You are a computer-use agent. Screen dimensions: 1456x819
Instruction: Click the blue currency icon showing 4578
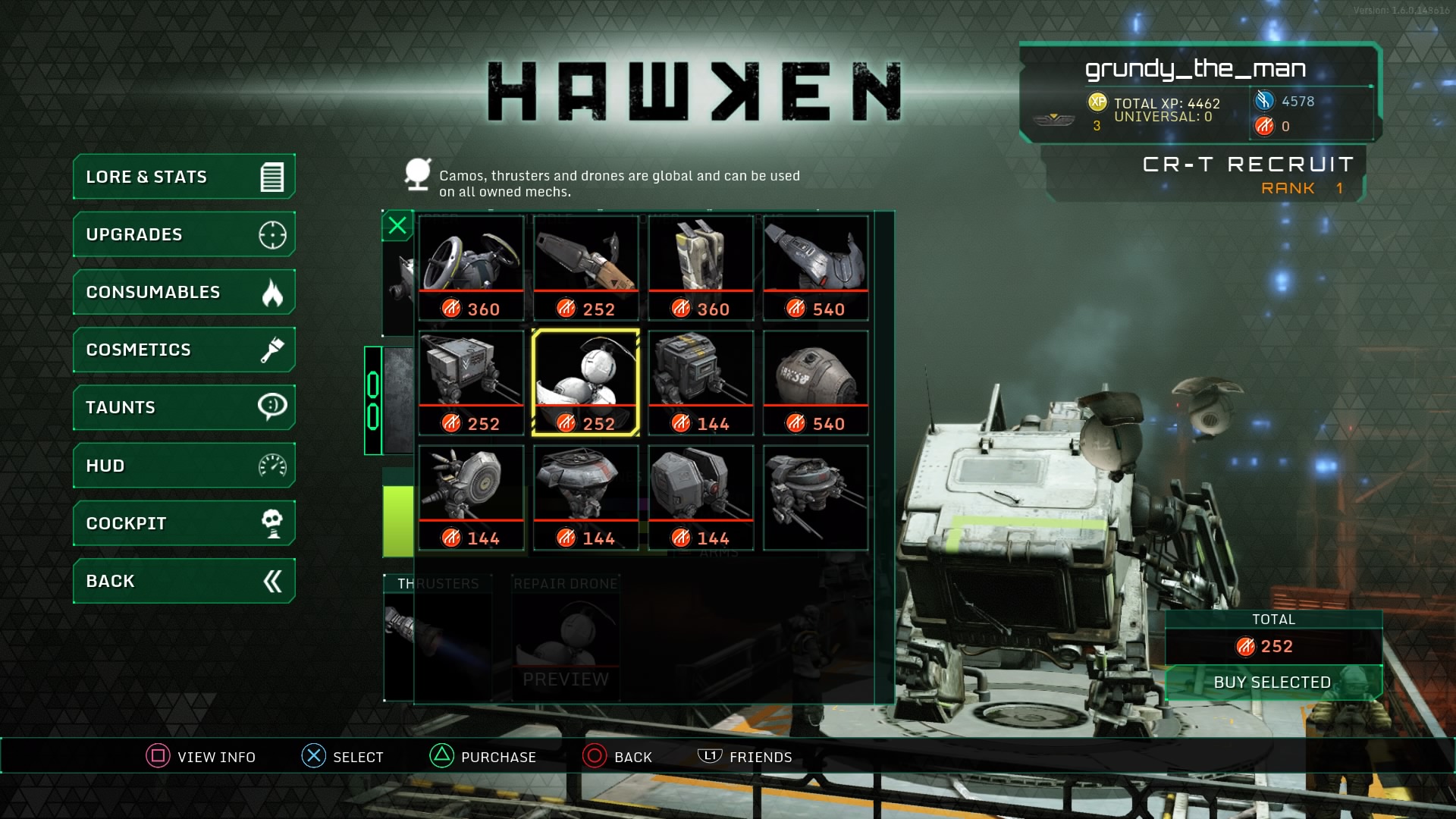[1263, 99]
